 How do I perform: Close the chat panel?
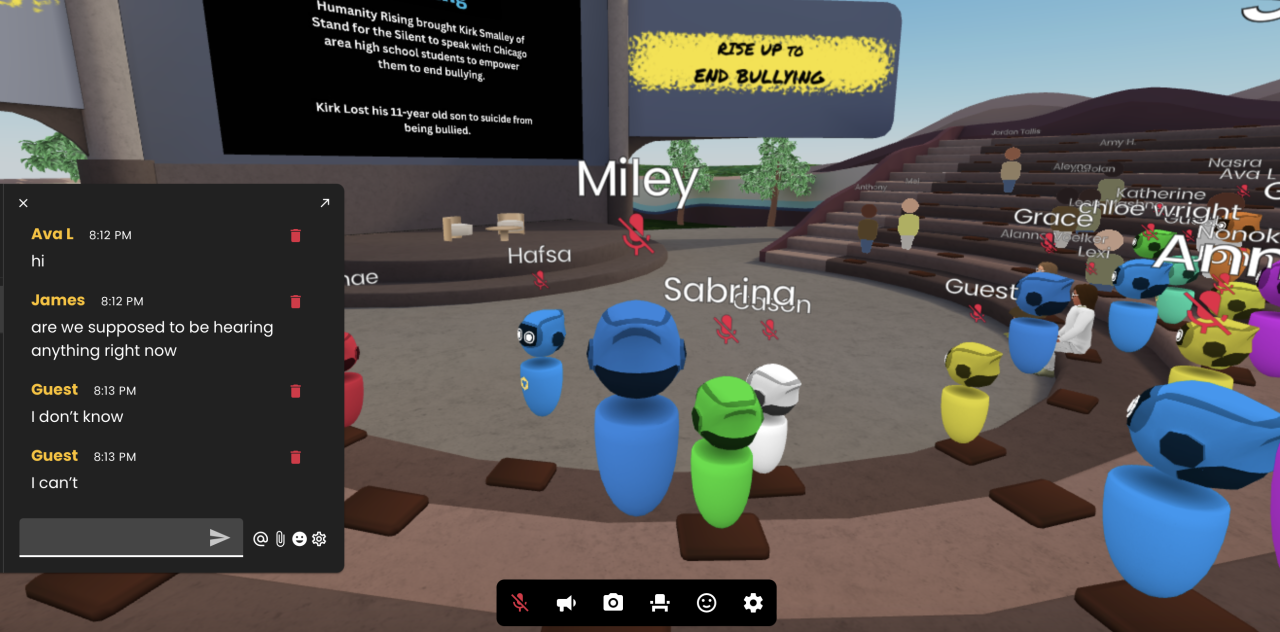point(23,203)
